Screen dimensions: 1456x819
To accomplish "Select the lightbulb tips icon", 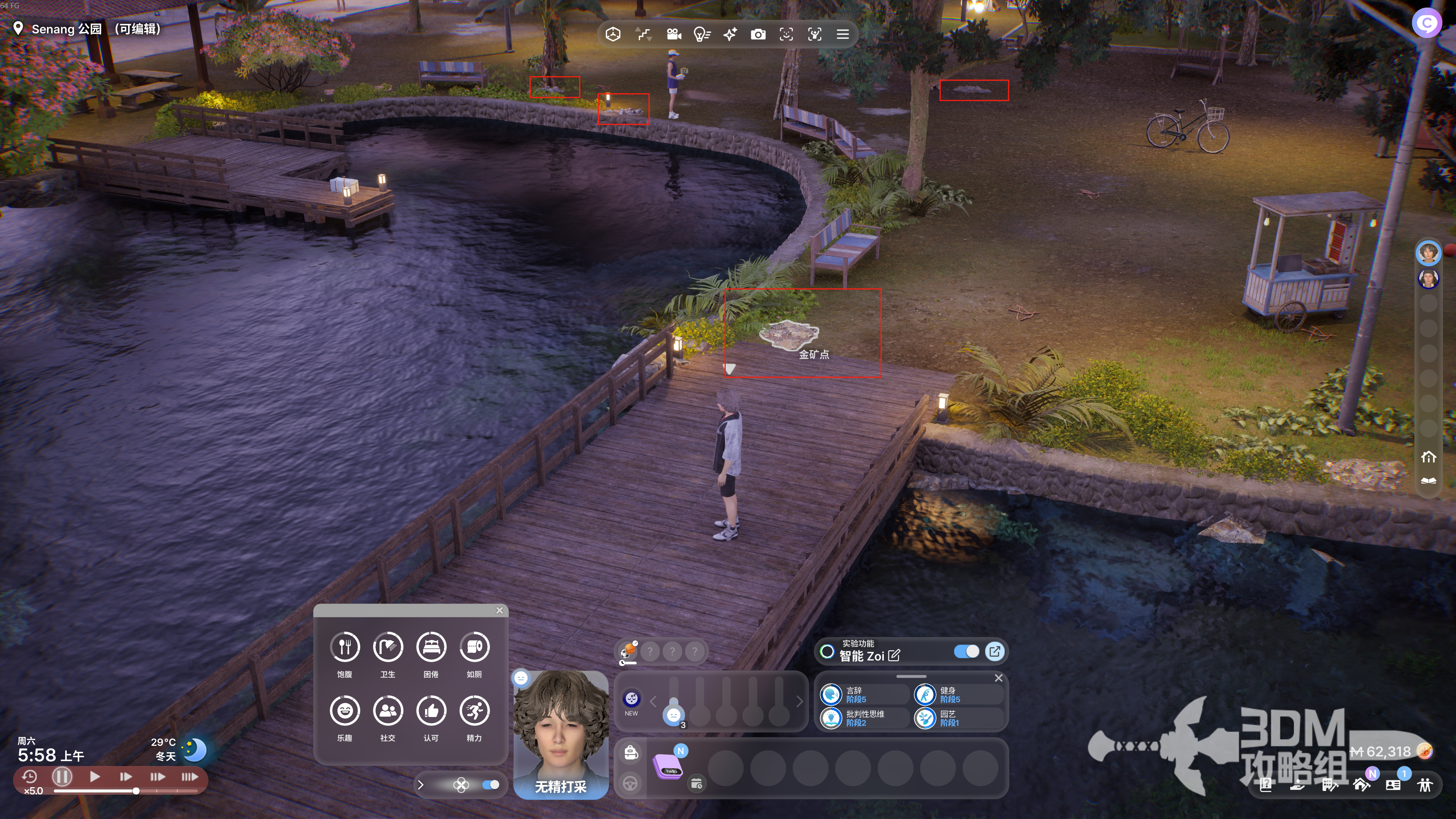I will (701, 35).
